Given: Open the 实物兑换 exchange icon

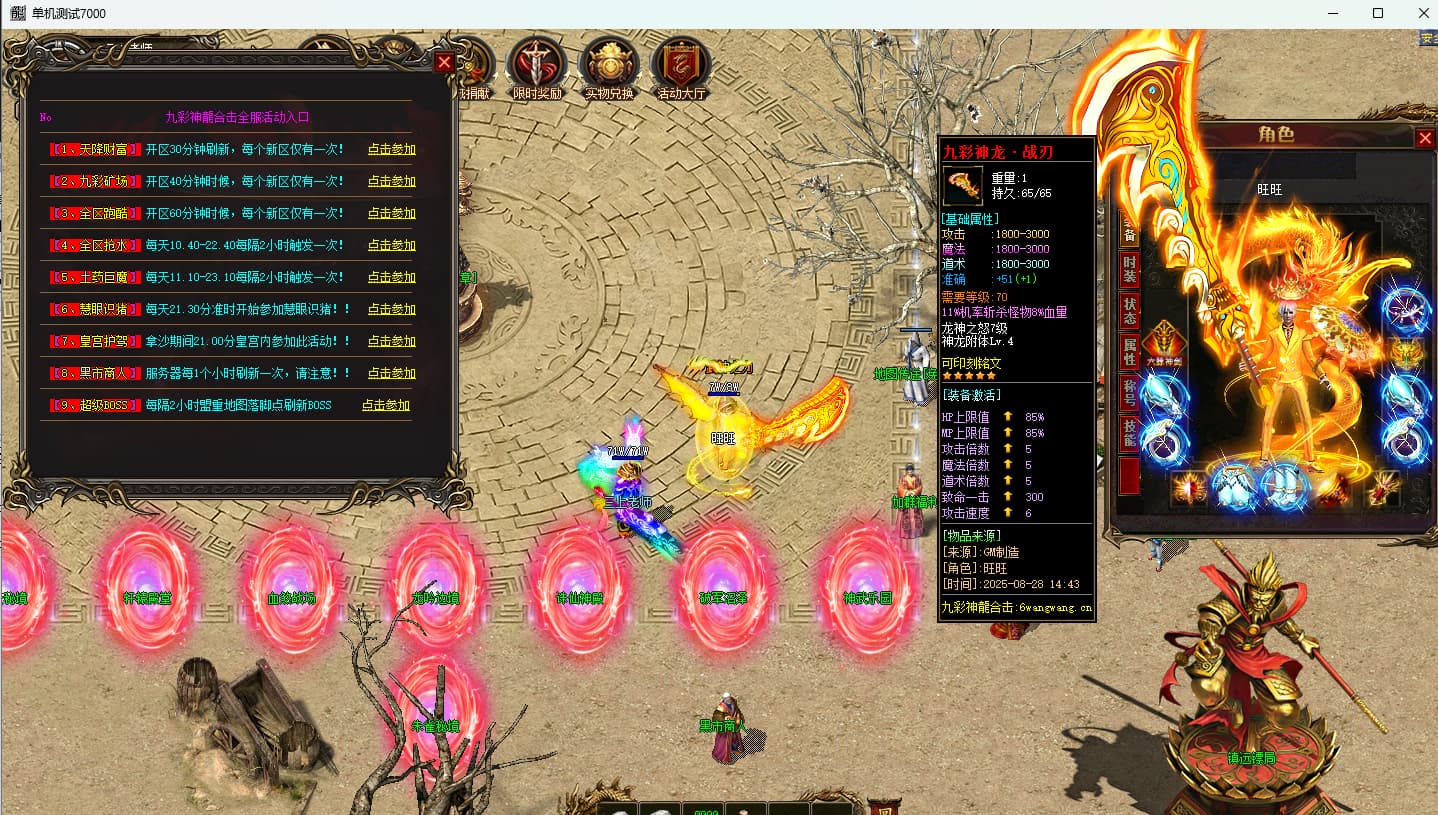Looking at the screenshot, I should (x=610, y=68).
